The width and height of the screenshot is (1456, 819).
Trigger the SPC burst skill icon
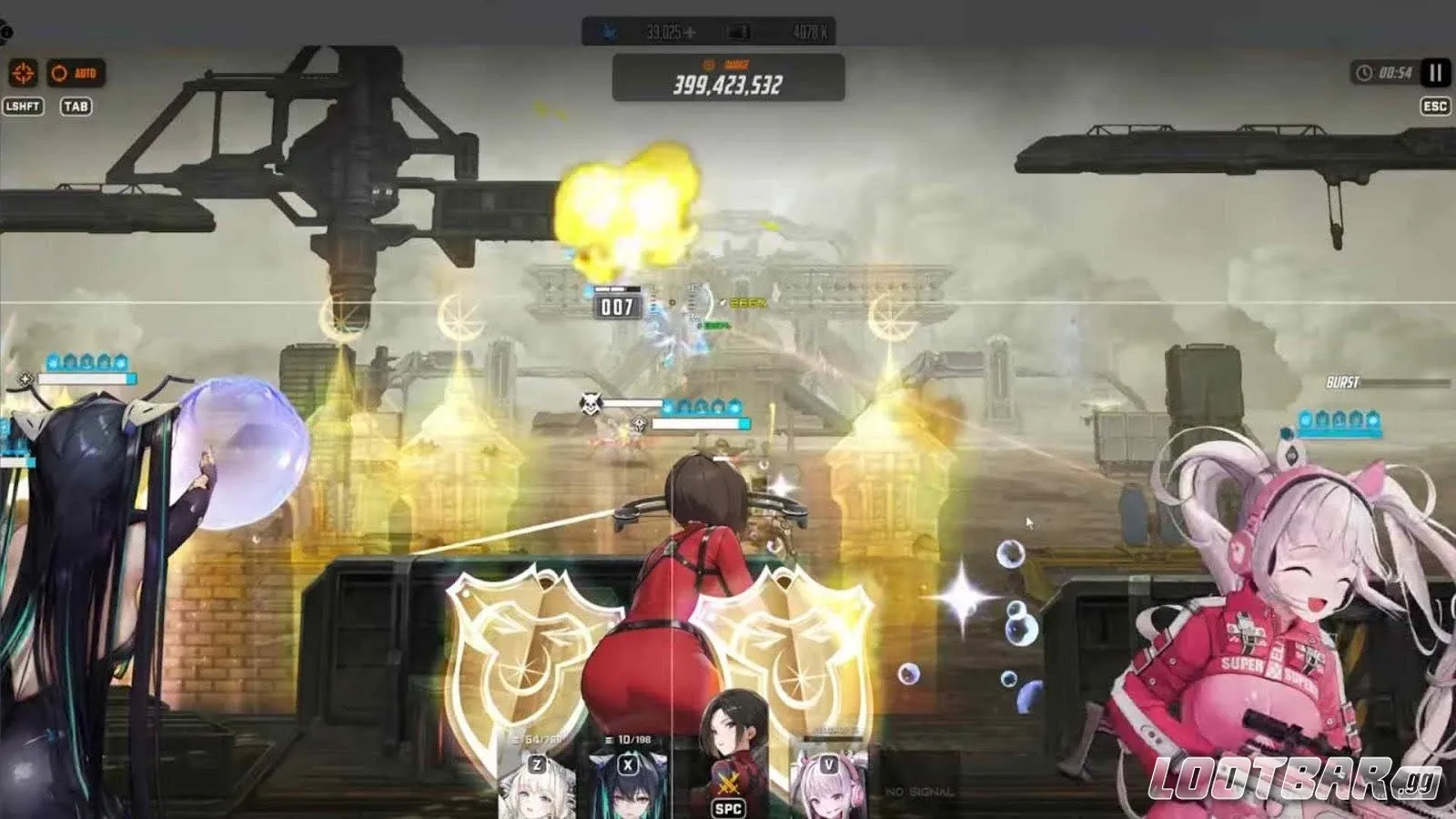pos(728,808)
